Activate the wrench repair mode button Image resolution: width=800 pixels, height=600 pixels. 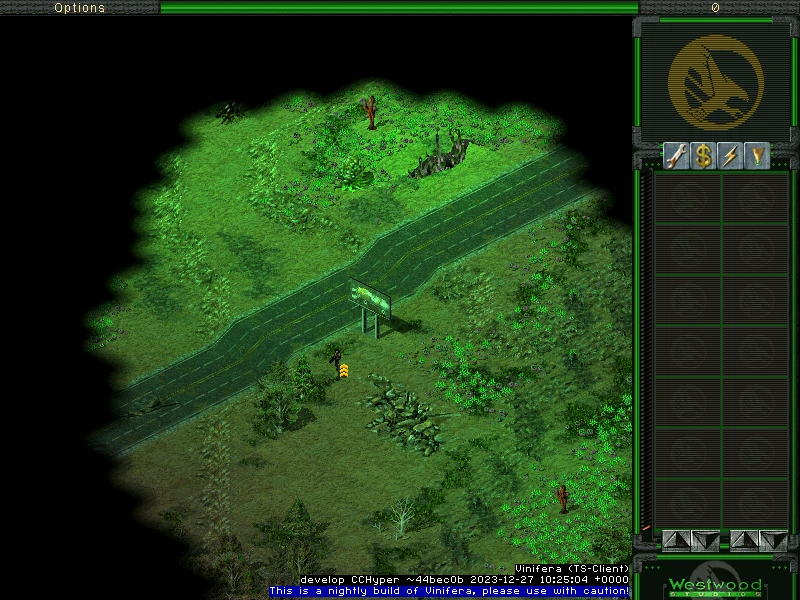pos(676,156)
